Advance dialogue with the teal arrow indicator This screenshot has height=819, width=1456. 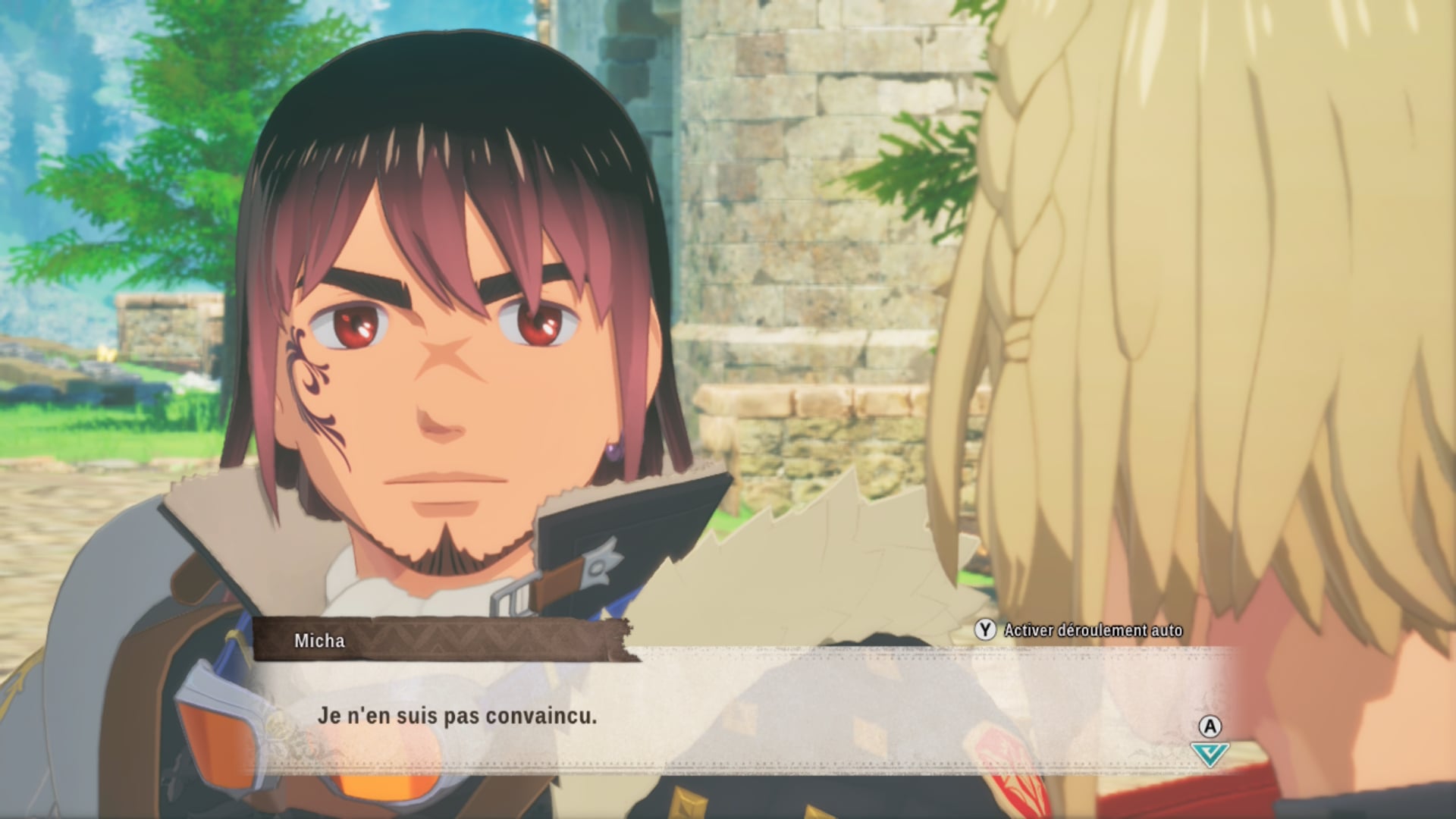pos(1210,753)
